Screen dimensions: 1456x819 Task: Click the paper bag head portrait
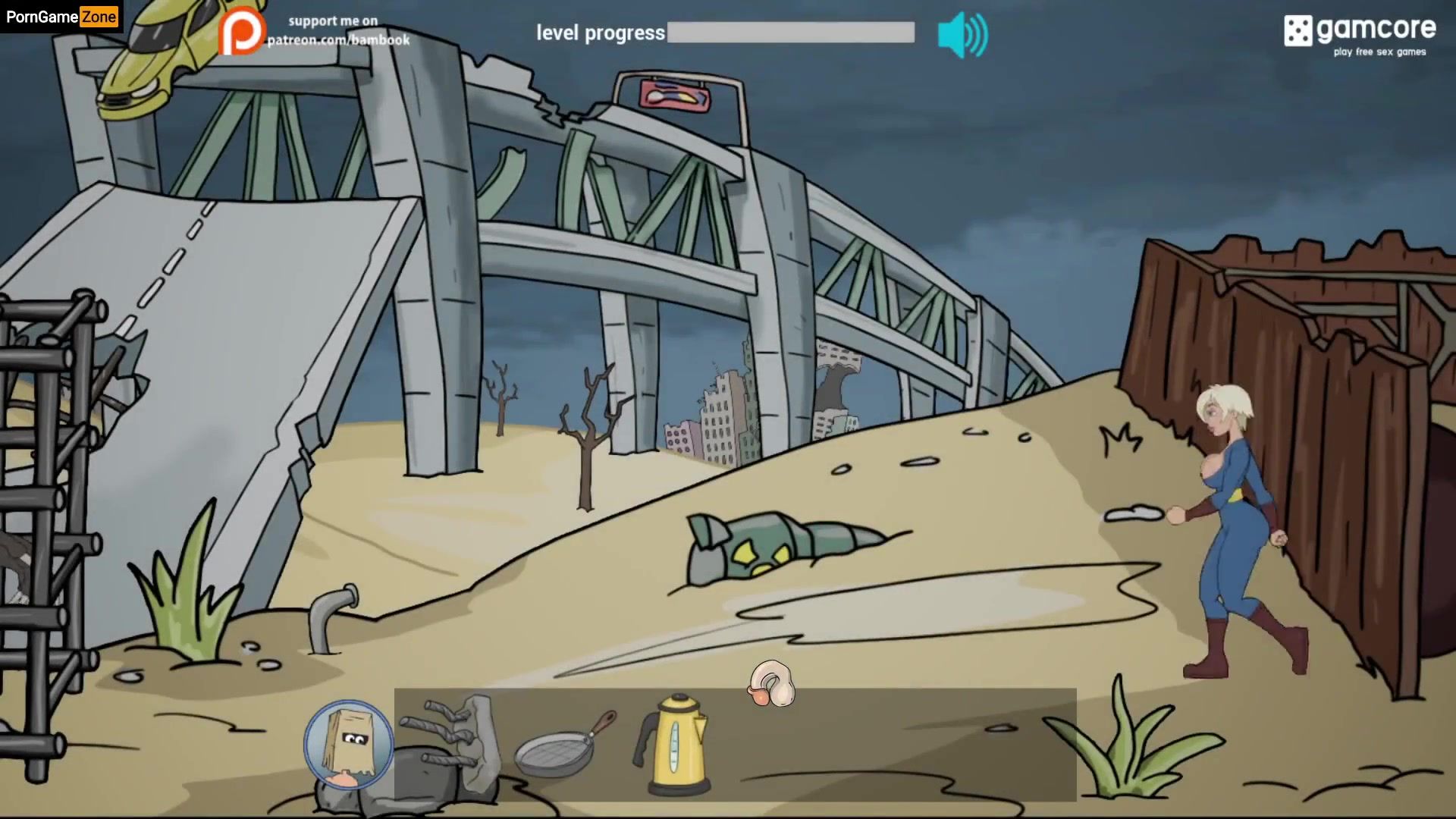[x=349, y=745]
